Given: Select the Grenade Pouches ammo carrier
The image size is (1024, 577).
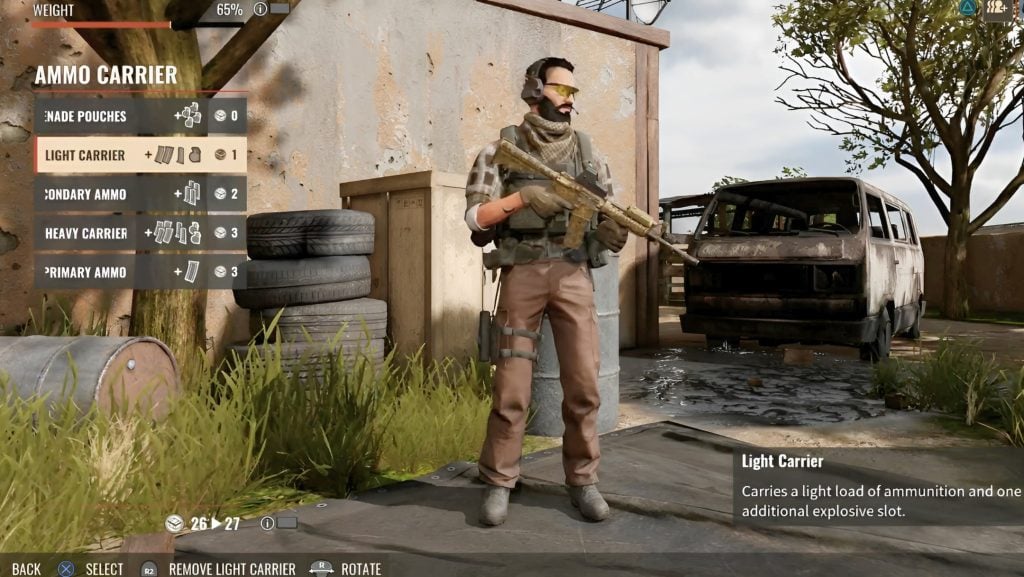Looking at the screenshot, I should 140,116.
